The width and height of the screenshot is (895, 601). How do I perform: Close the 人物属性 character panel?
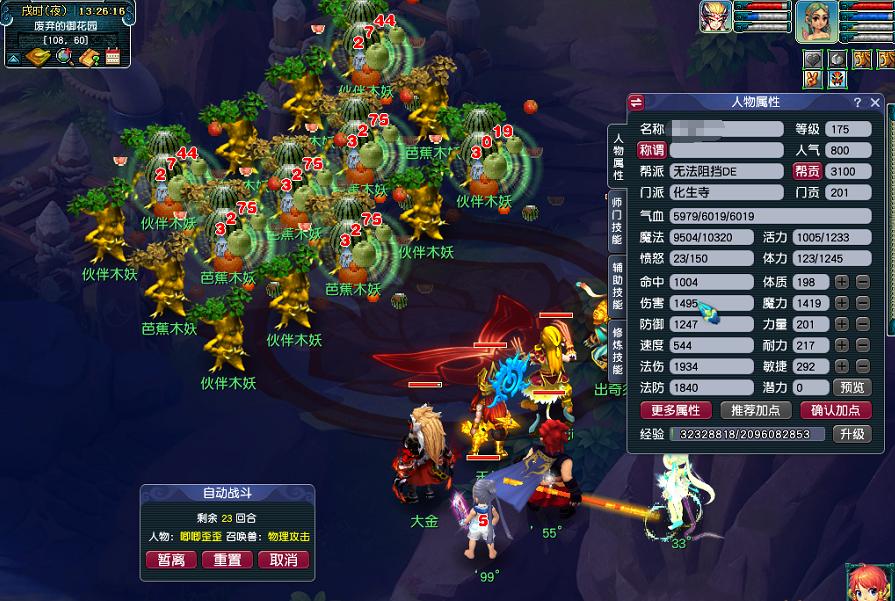pyautogui.click(x=875, y=102)
